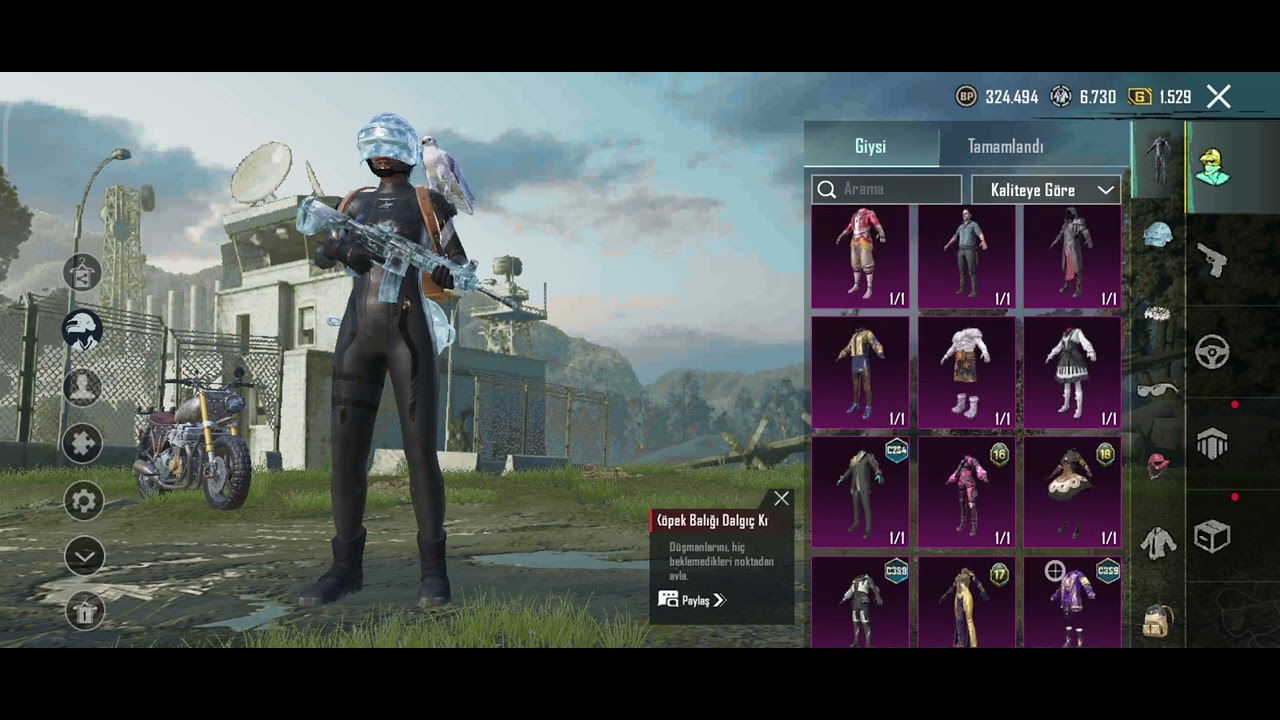Open the gear settings icon
Viewport: 1280px width, 720px height.
tap(84, 500)
